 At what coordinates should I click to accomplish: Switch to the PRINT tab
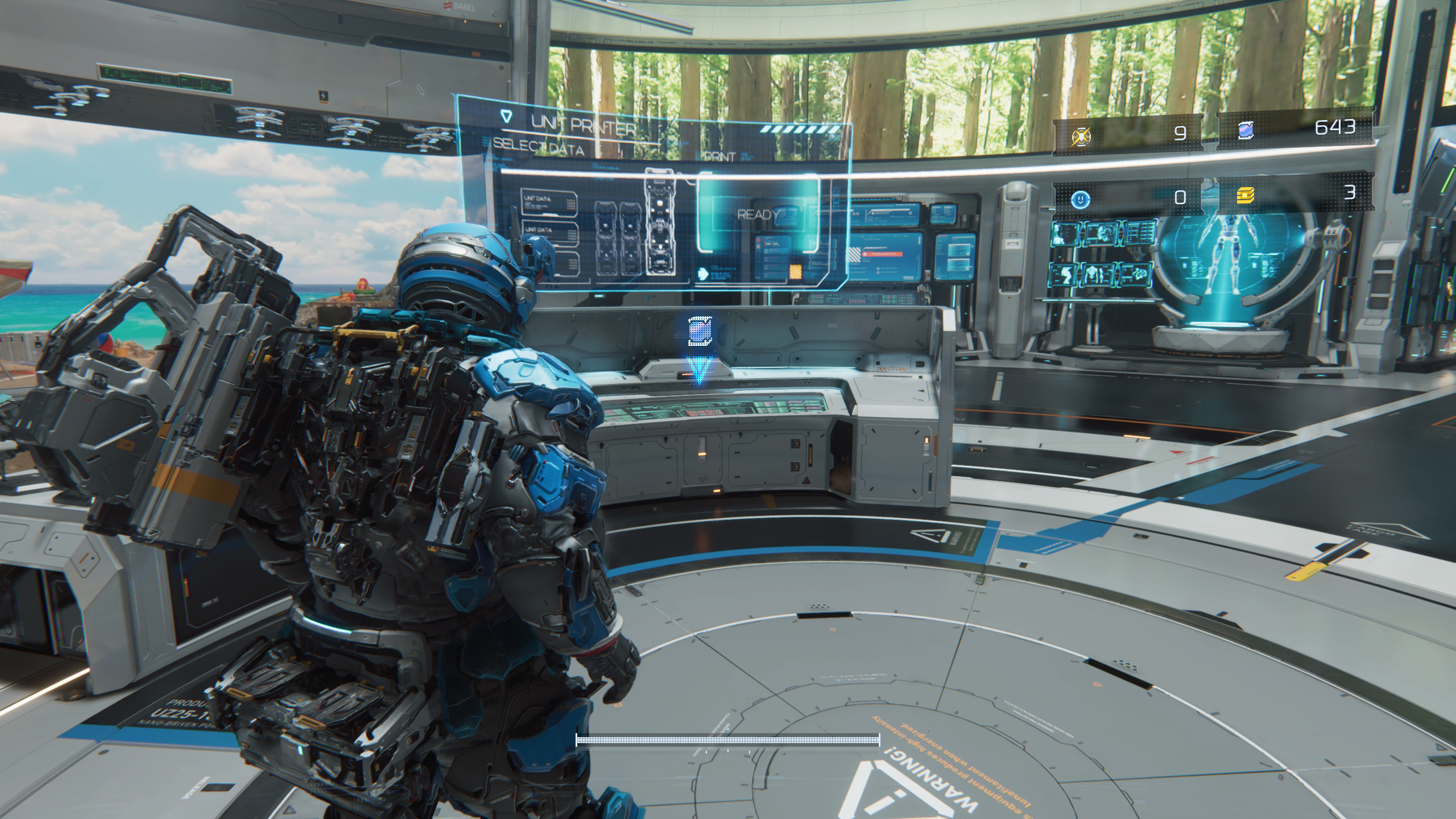719,157
